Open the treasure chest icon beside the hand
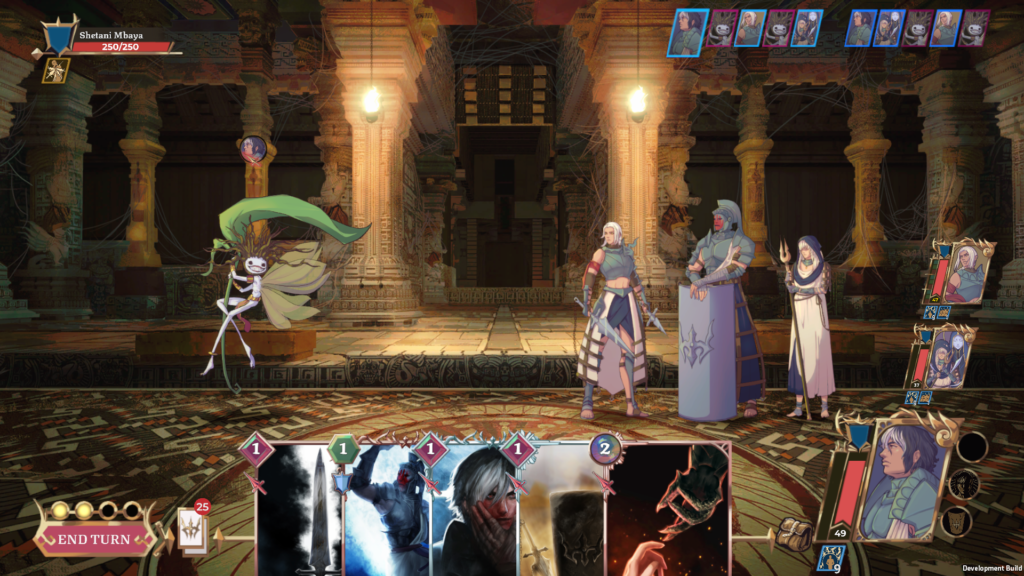Image resolution: width=1024 pixels, height=576 pixels. 793,532
